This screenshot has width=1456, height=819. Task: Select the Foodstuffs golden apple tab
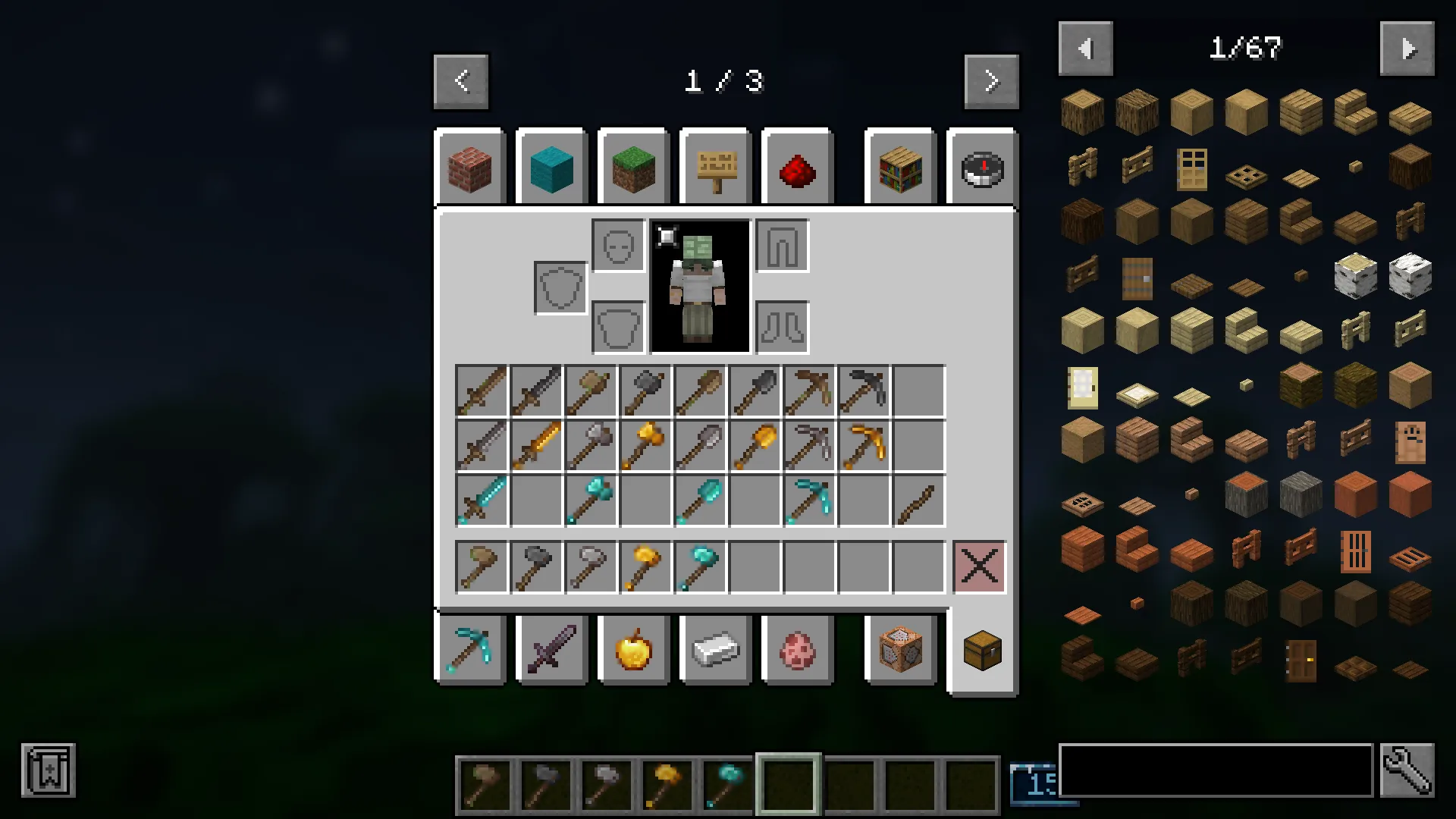pos(634,650)
